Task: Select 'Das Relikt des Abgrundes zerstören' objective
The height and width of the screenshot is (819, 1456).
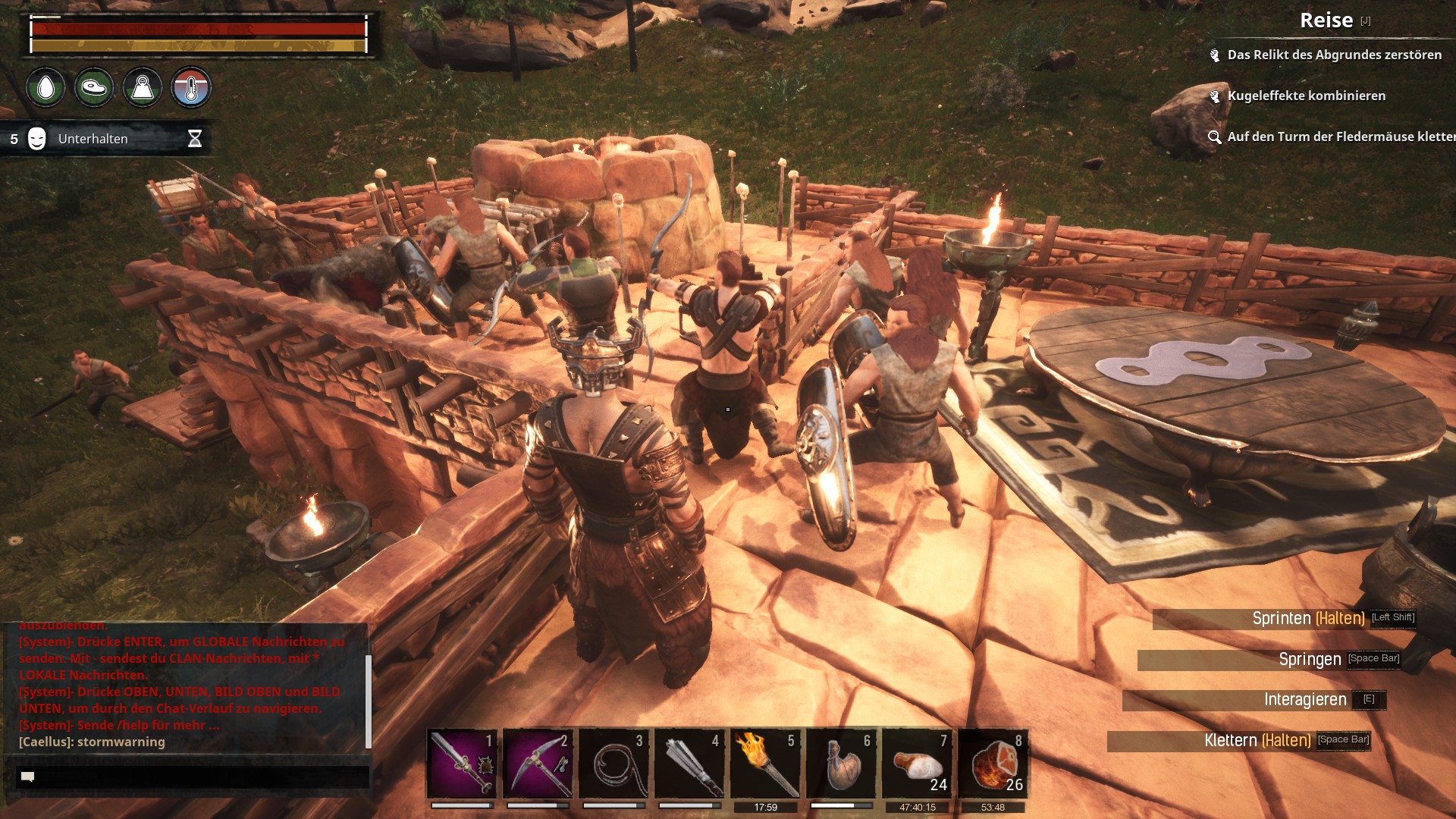Action: [x=1334, y=55]
